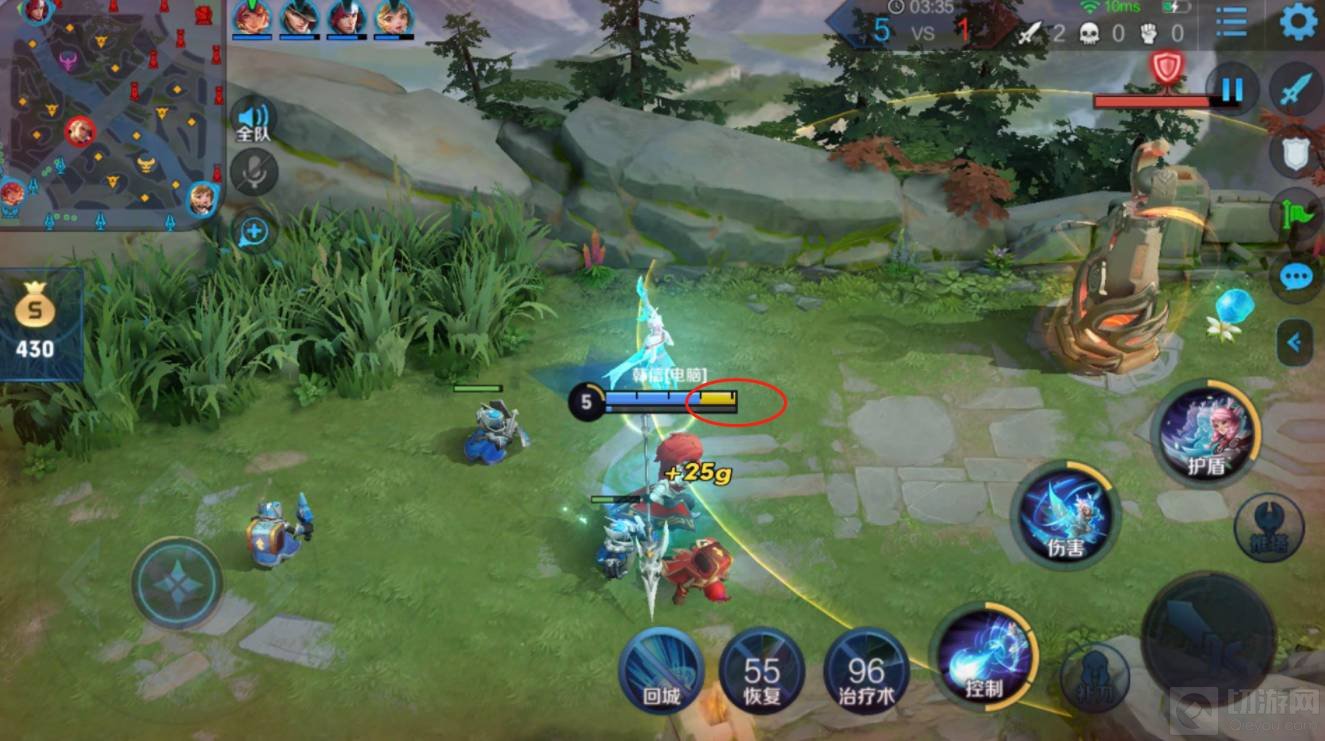Use the large basic attack button
The image size is (1325, 741).
click(1207, 638)
